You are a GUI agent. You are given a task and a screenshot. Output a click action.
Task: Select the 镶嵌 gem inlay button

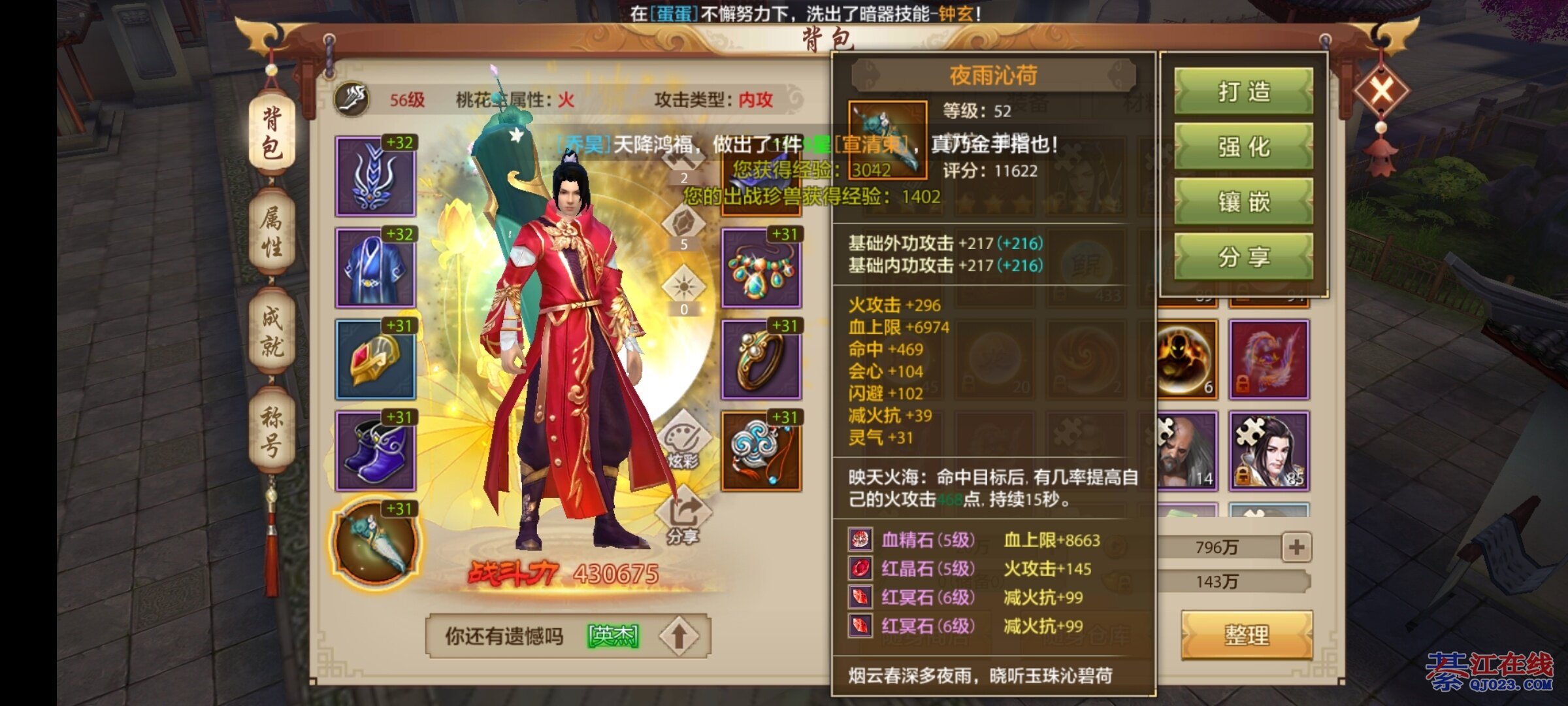click(1243, 202)
